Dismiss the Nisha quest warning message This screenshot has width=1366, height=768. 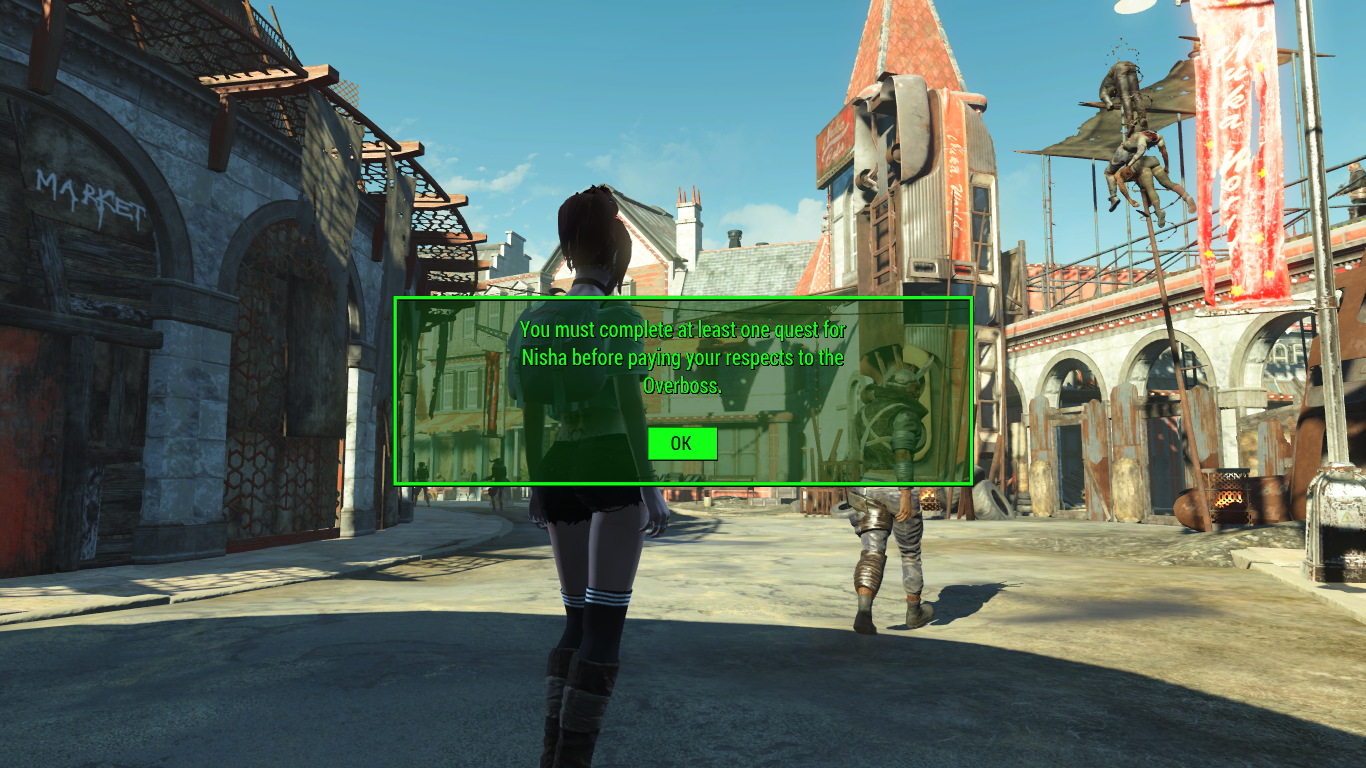pos(682,443)
